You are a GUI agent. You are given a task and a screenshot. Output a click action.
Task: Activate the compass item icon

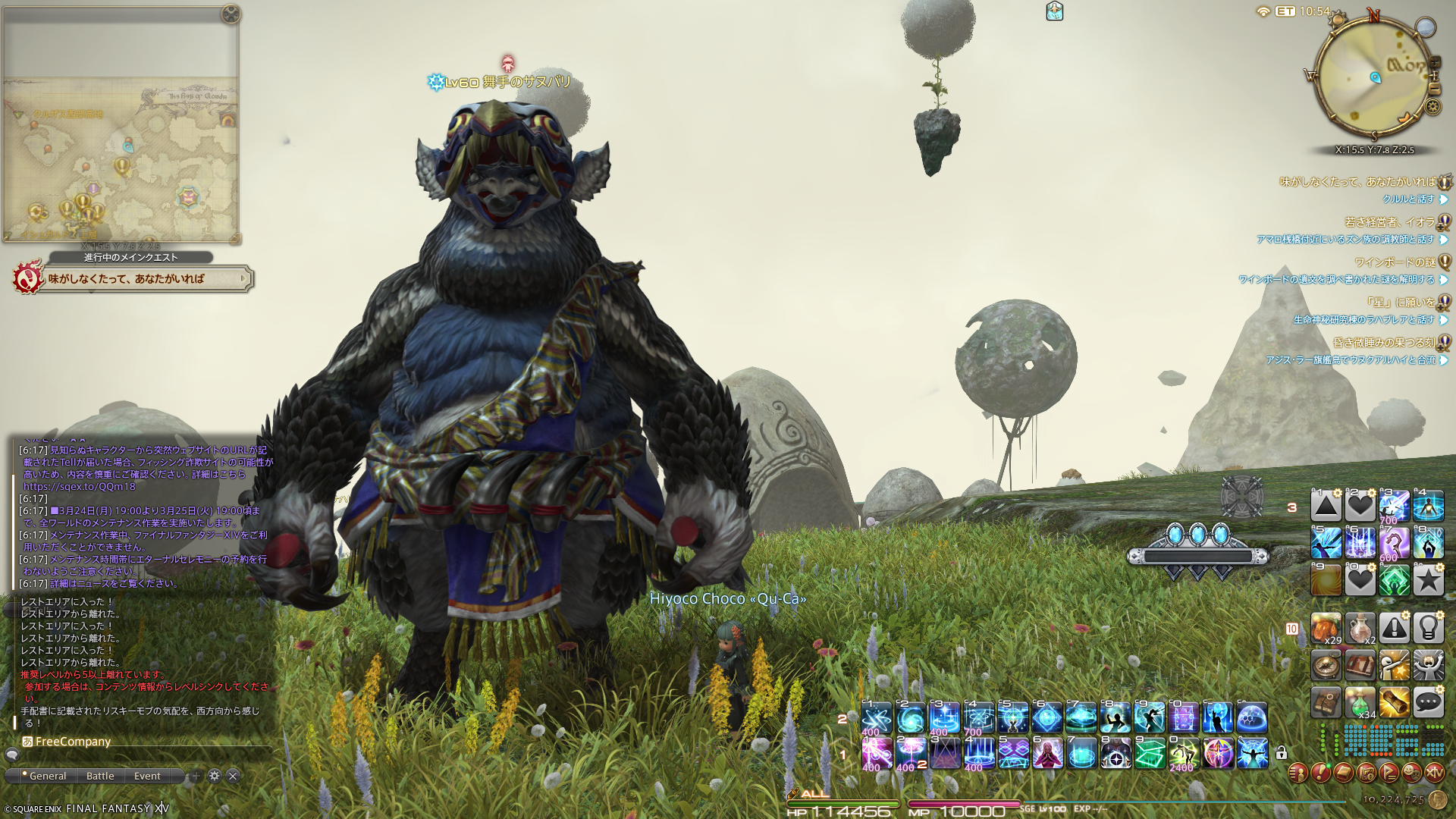[1326, 665]
